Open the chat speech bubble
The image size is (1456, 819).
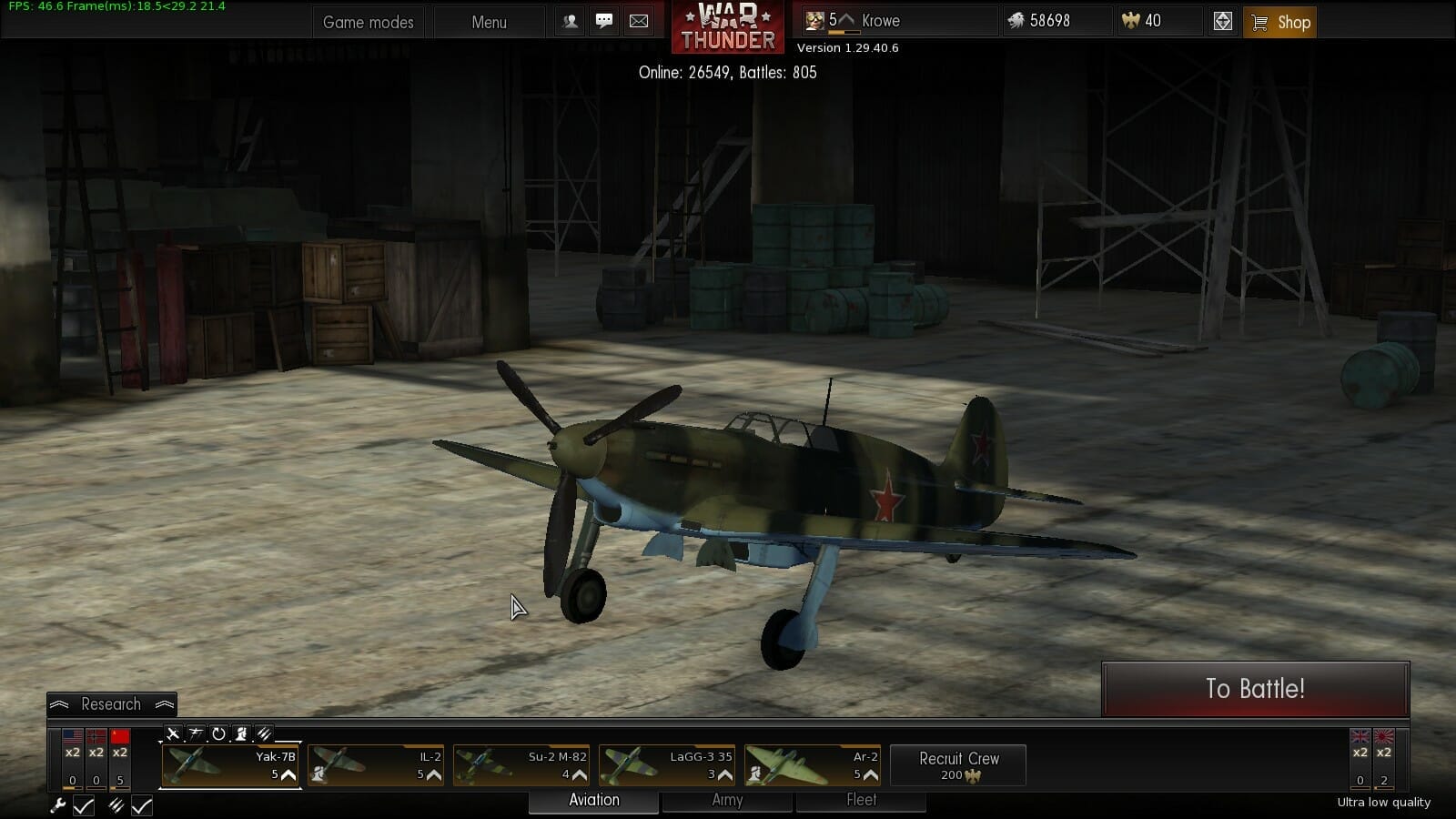604,21
